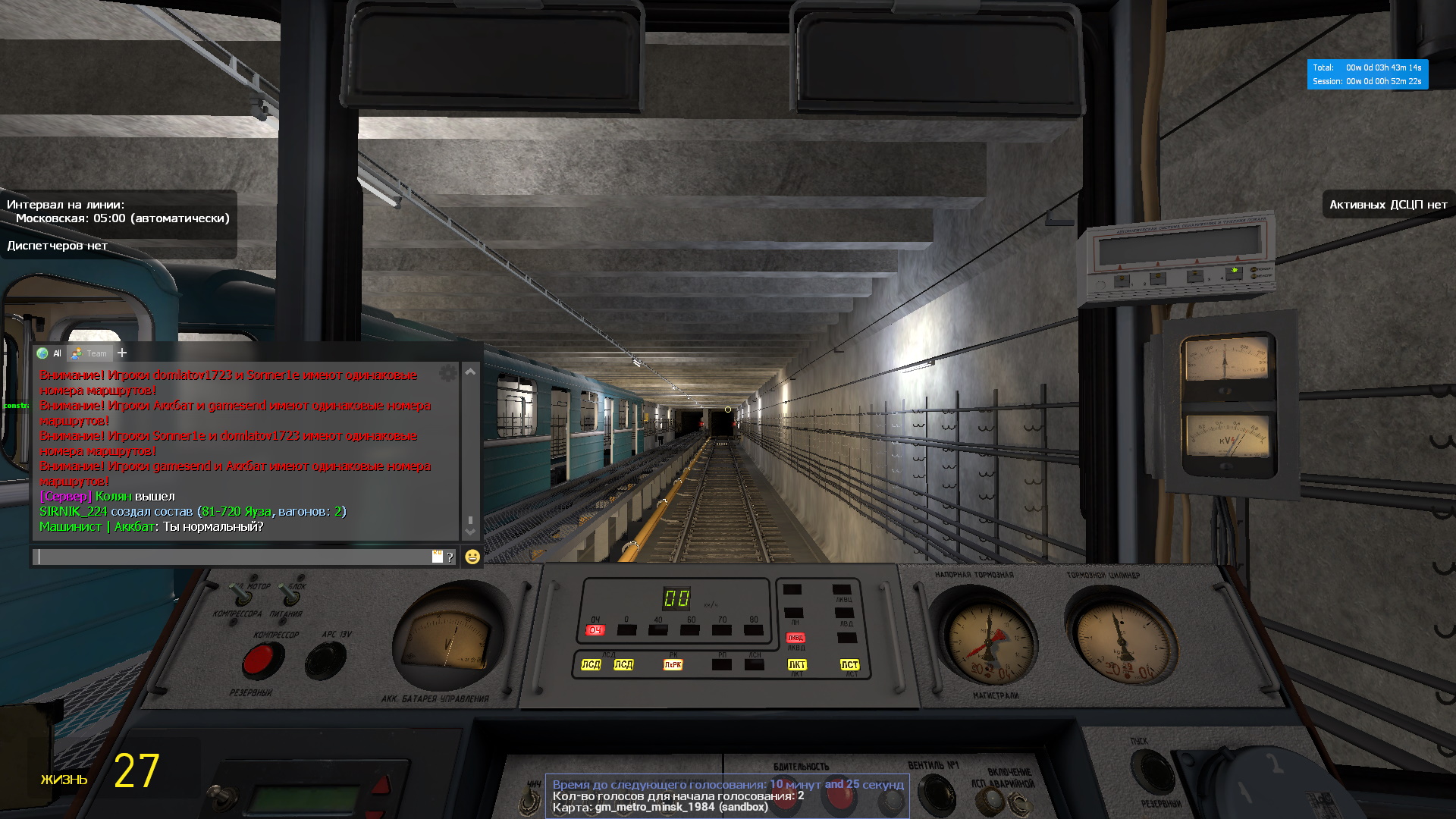The image size is (1456, 819).
Task: Switch to the Team chat tab
Action: click(90, 353)
